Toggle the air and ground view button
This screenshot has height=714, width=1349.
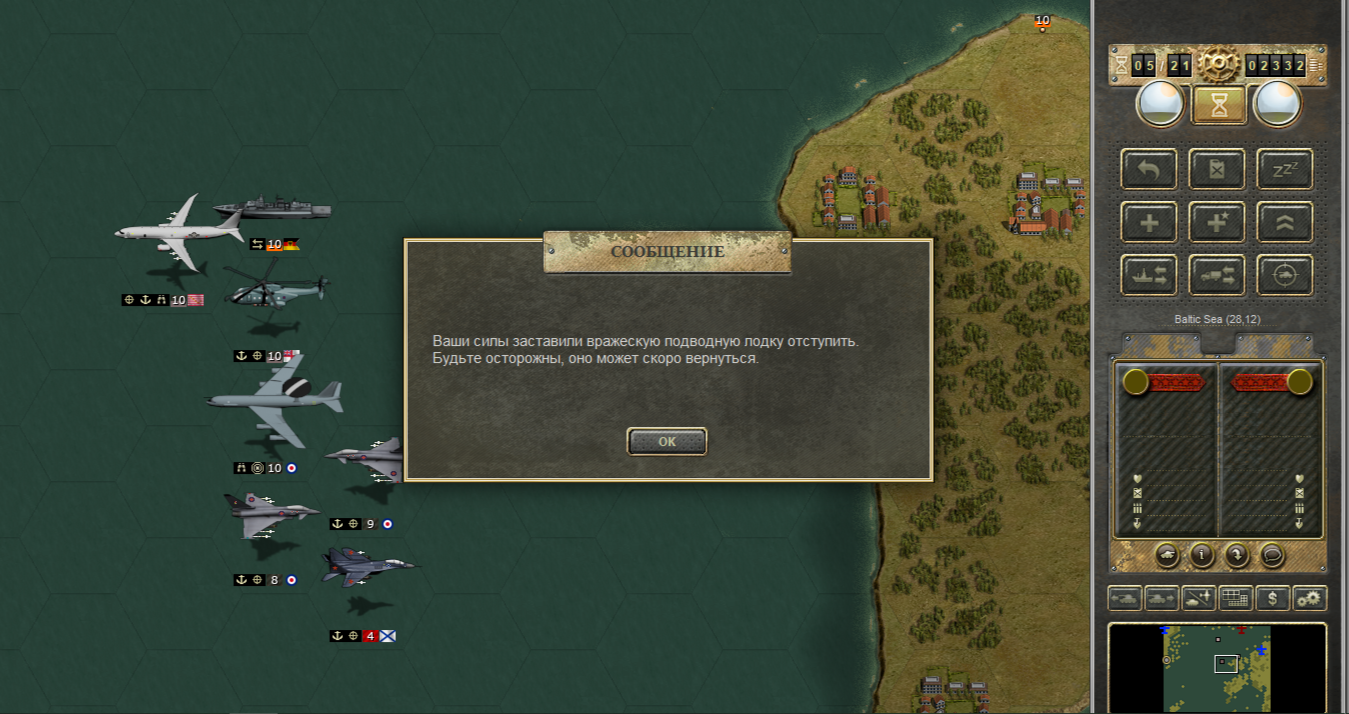coord(1199,598)
